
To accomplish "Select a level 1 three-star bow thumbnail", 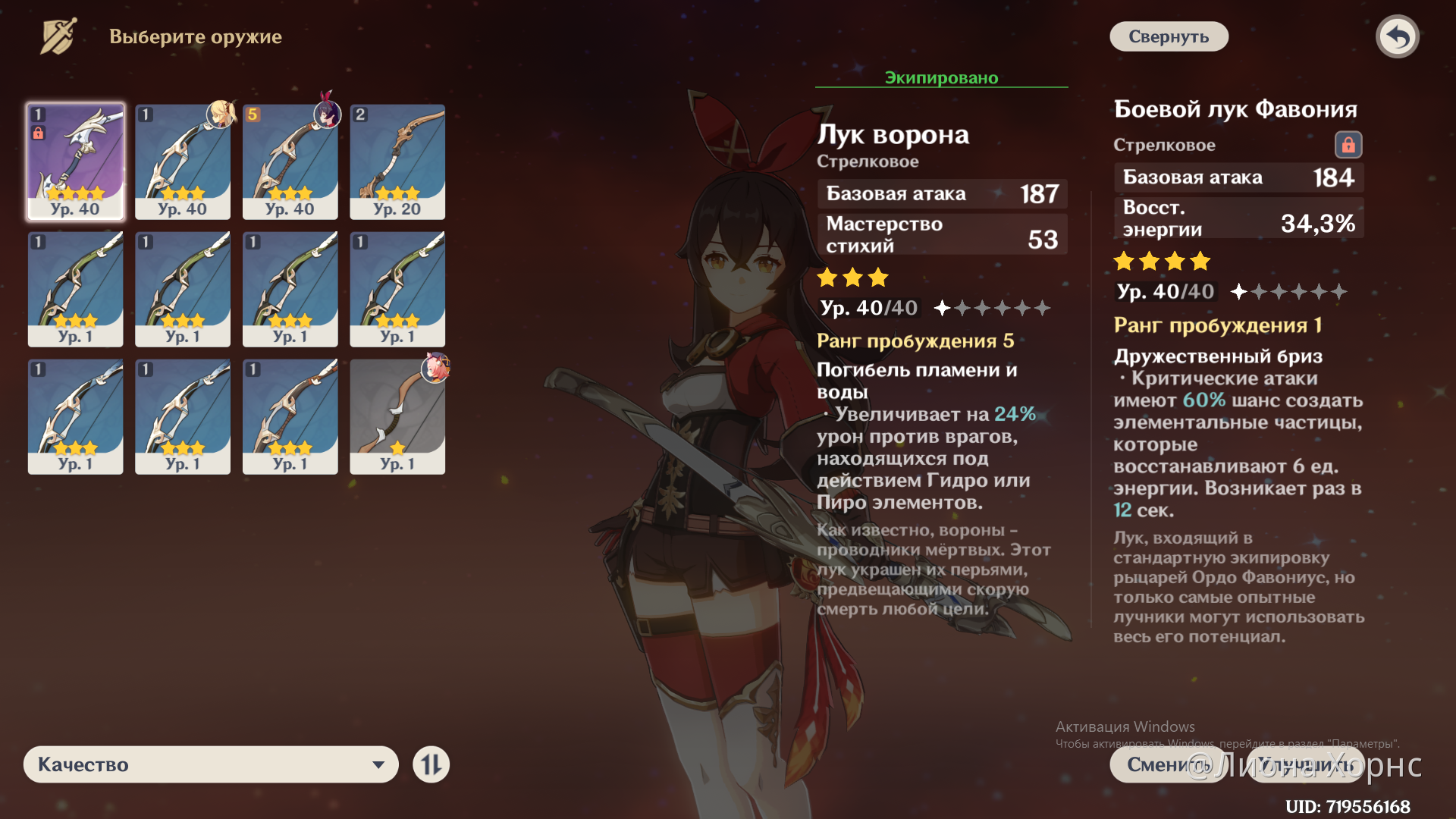I will point(75,289).
